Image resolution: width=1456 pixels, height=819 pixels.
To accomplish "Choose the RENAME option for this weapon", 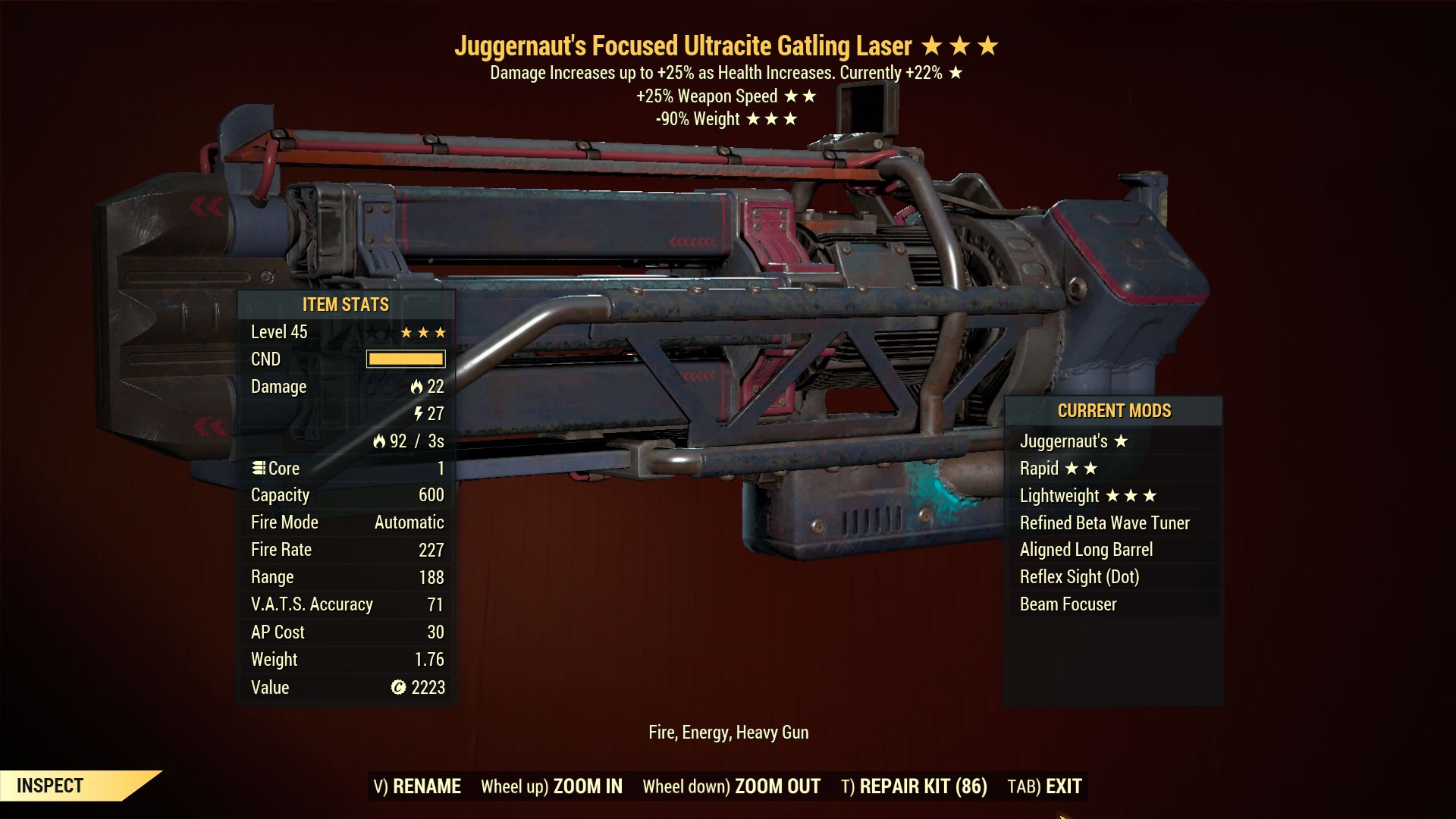I will click(x=417, y=786).
